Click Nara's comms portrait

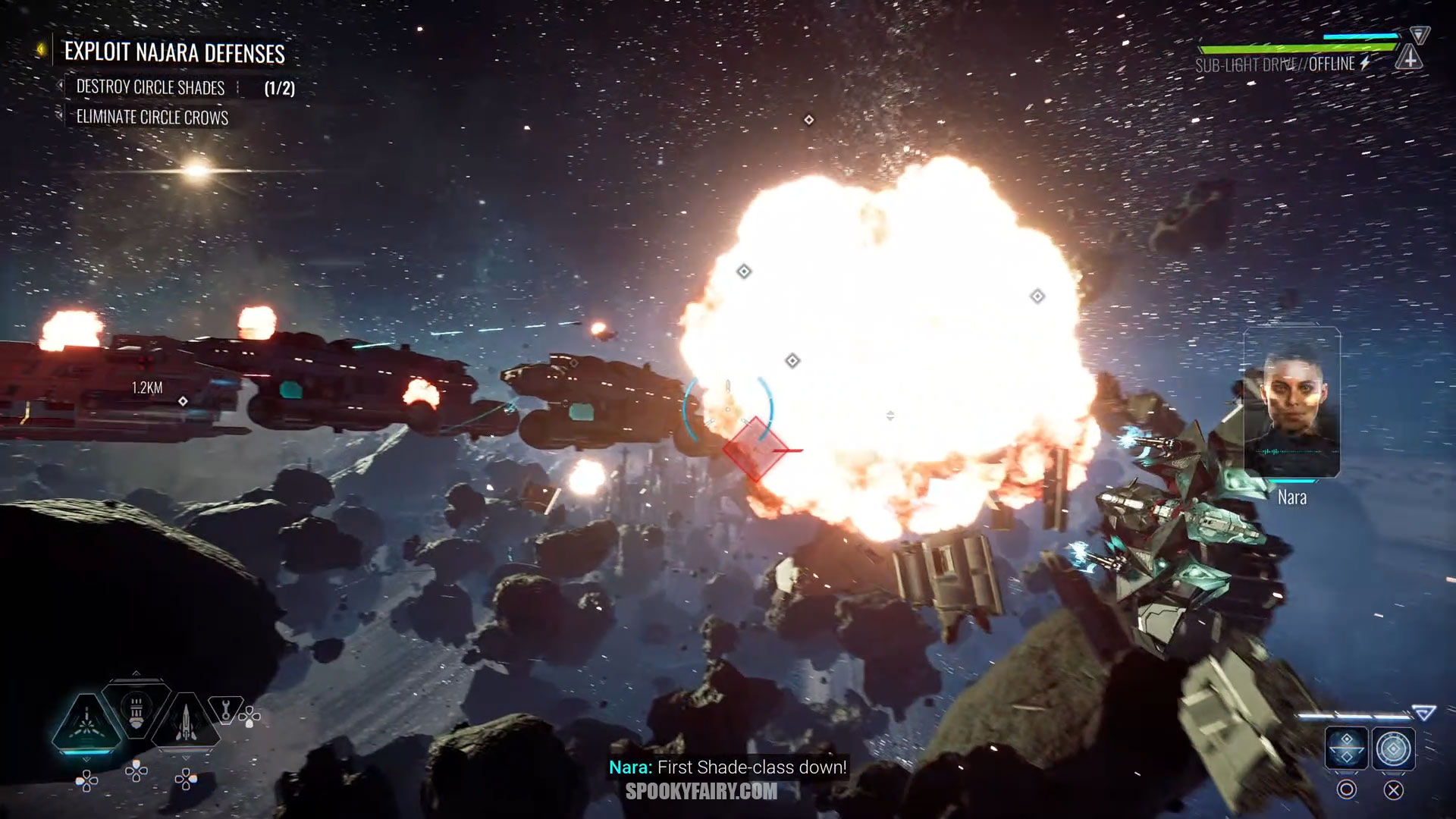(1291, 403)
